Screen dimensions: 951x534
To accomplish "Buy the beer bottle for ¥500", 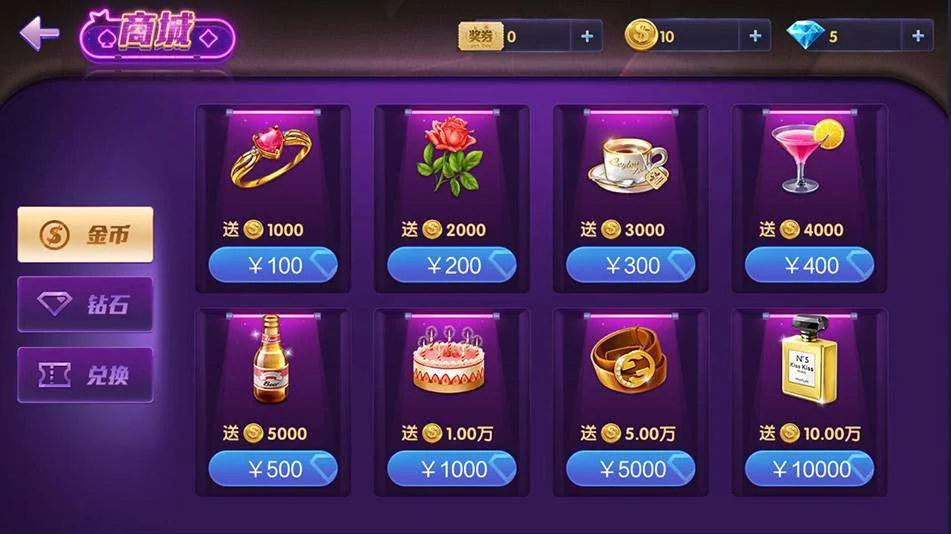I will coord(272,469).
